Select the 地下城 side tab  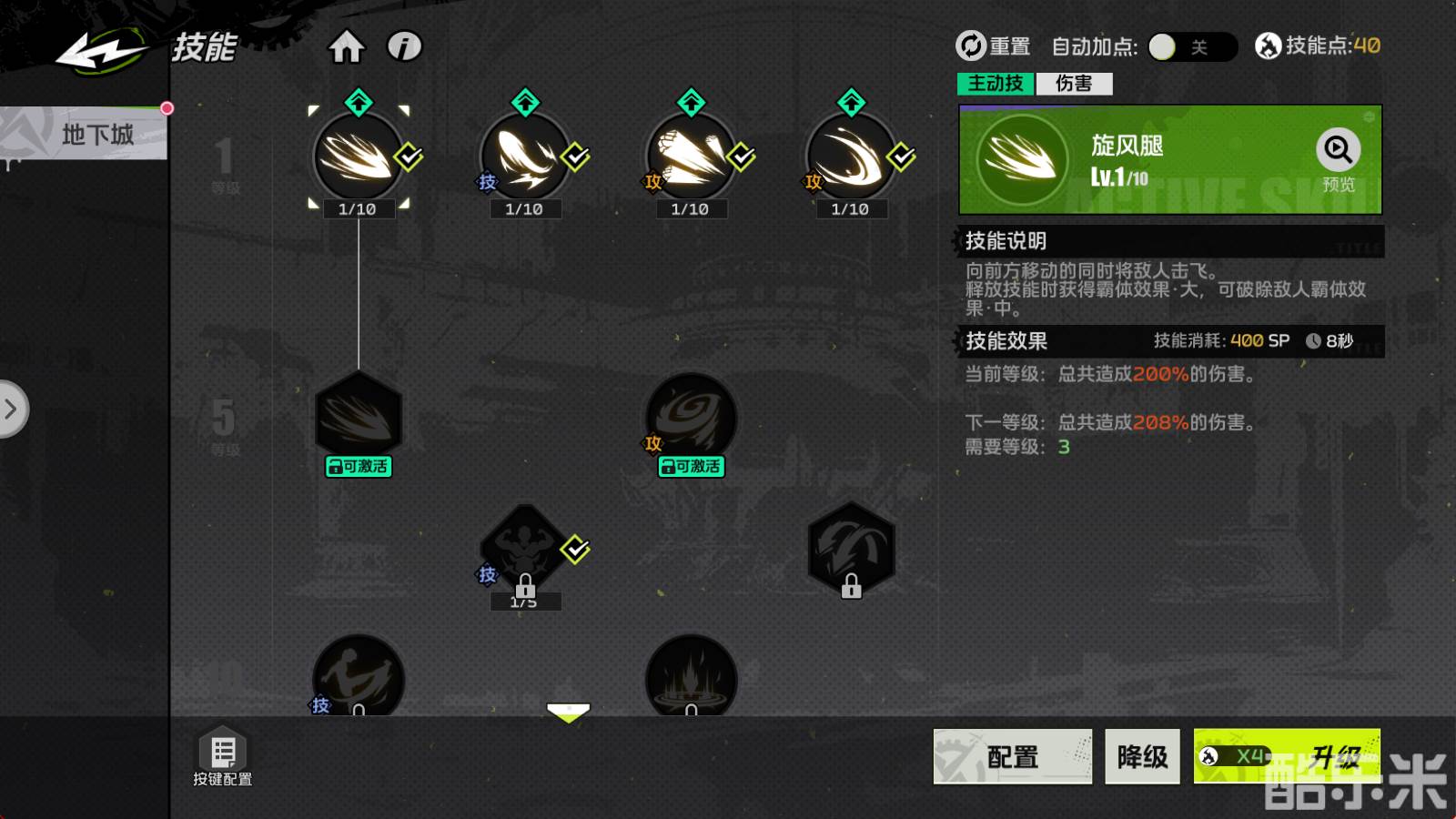coord(96,135)
